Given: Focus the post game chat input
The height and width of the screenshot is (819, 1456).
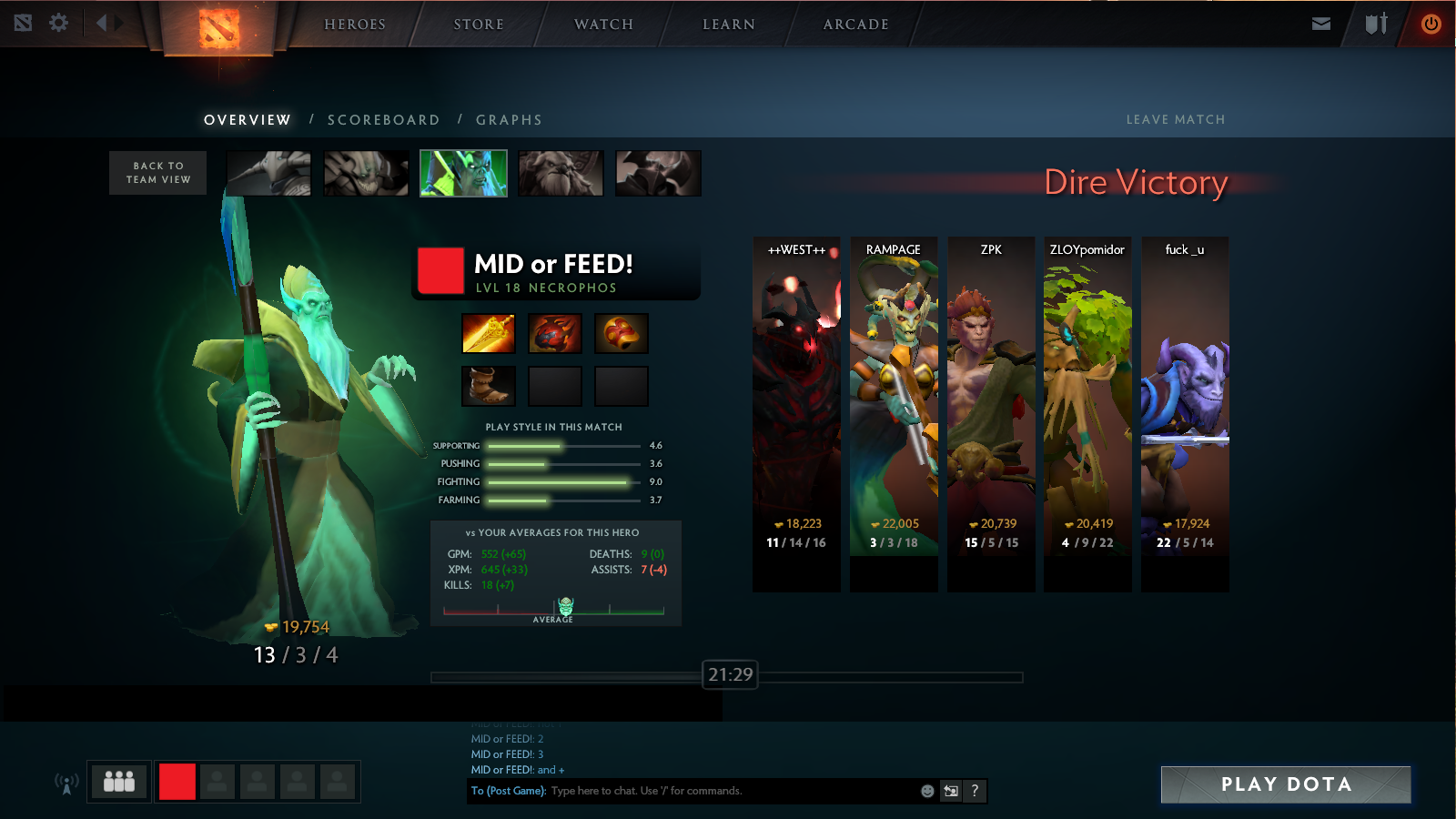Looking at the screenshot, I should [728, 791].
